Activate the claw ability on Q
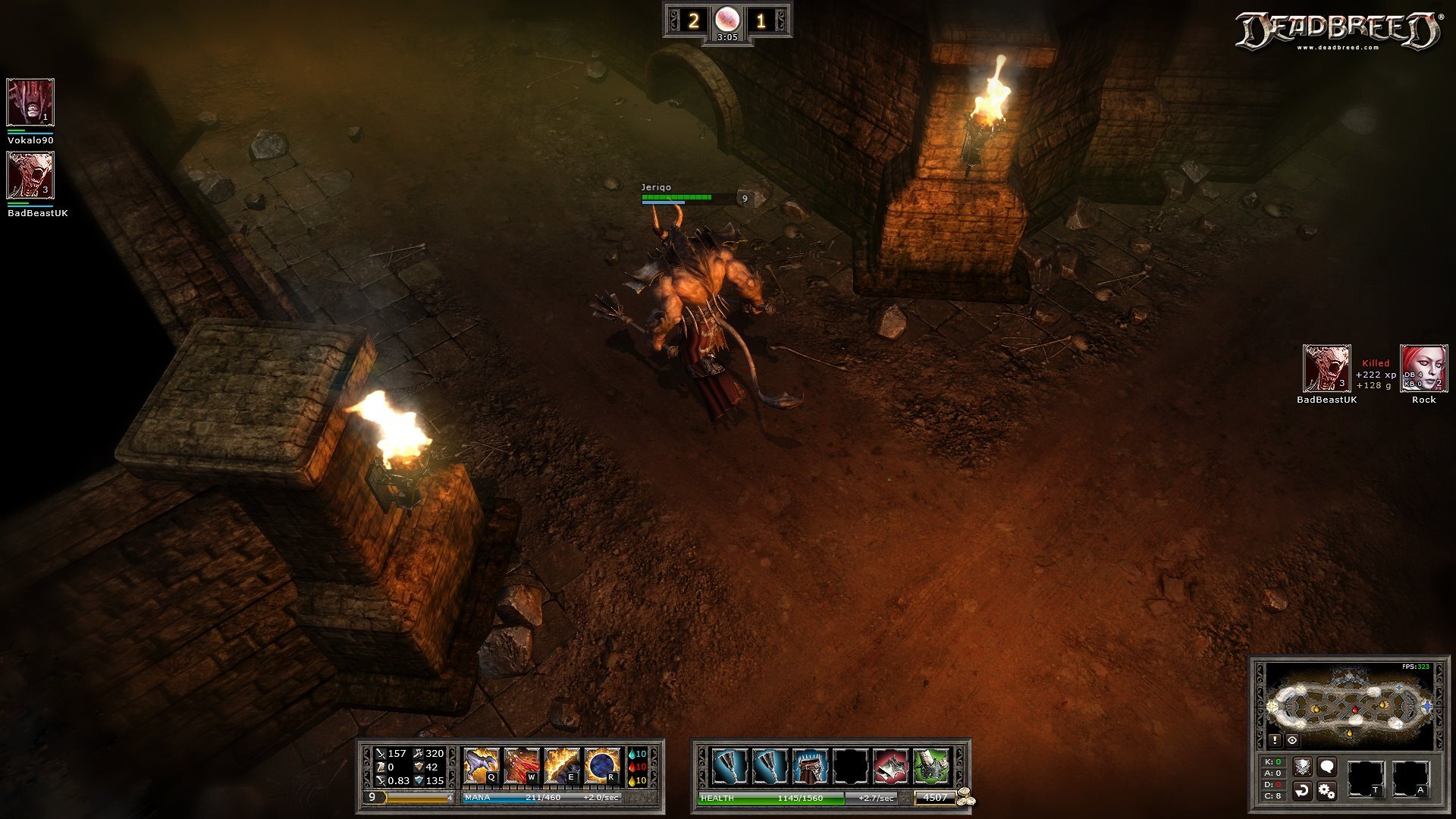The height and width of the screenshot is (819, 1456). click(x=481, y=766)
